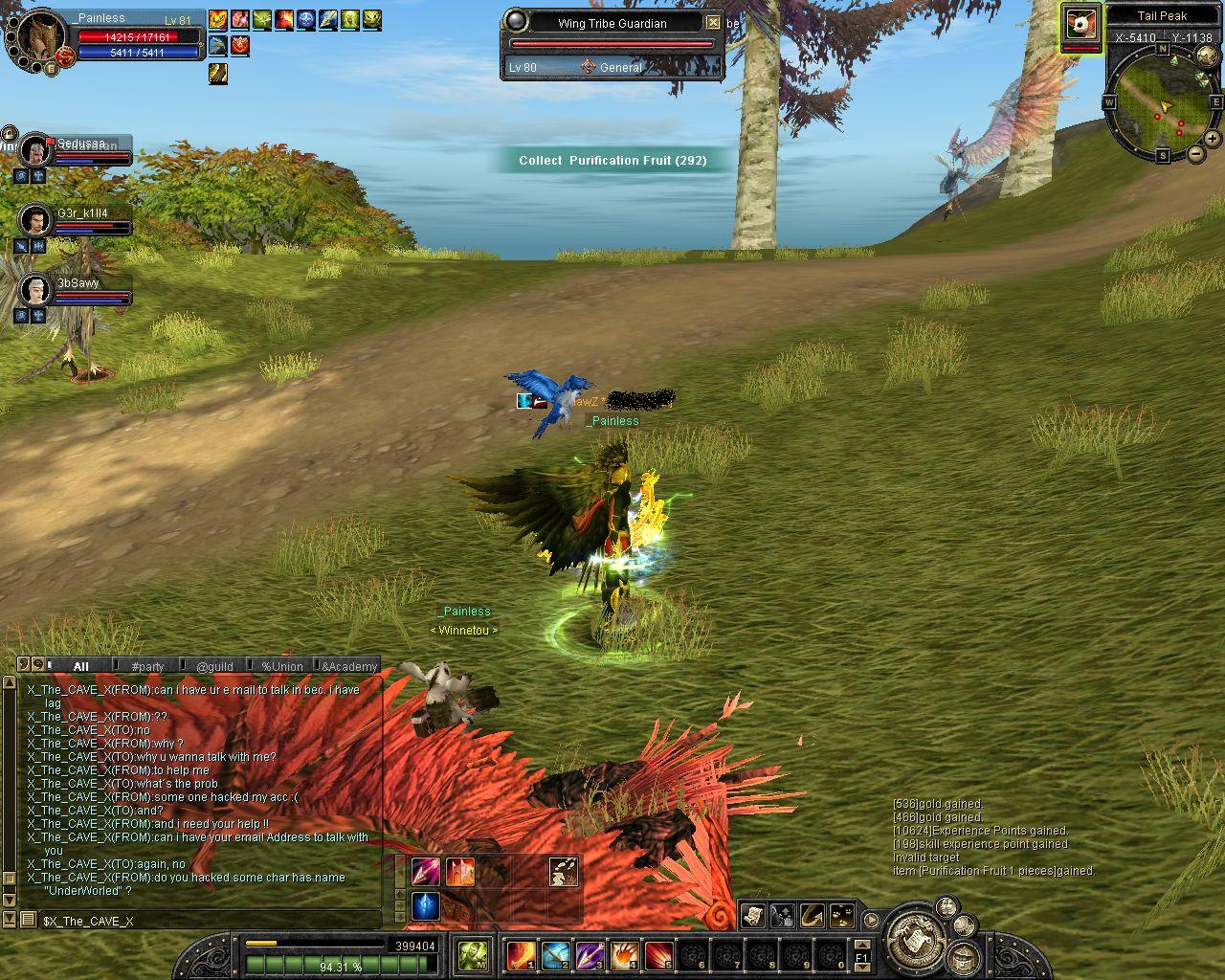Switch to the #party chat tab
This screenshot has width=1225, height=980.
click(147, 666)
